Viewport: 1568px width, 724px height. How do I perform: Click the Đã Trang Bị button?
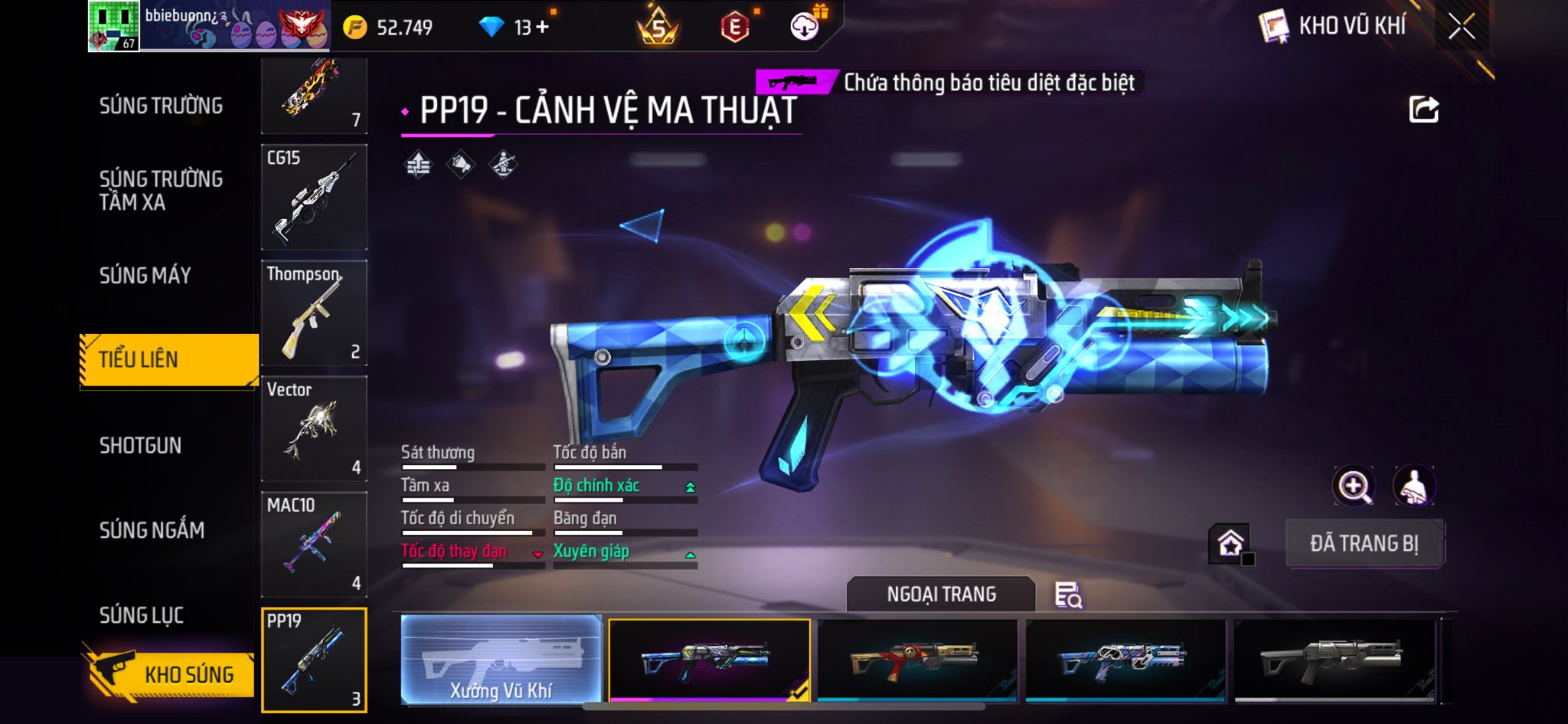point(1364,543)
